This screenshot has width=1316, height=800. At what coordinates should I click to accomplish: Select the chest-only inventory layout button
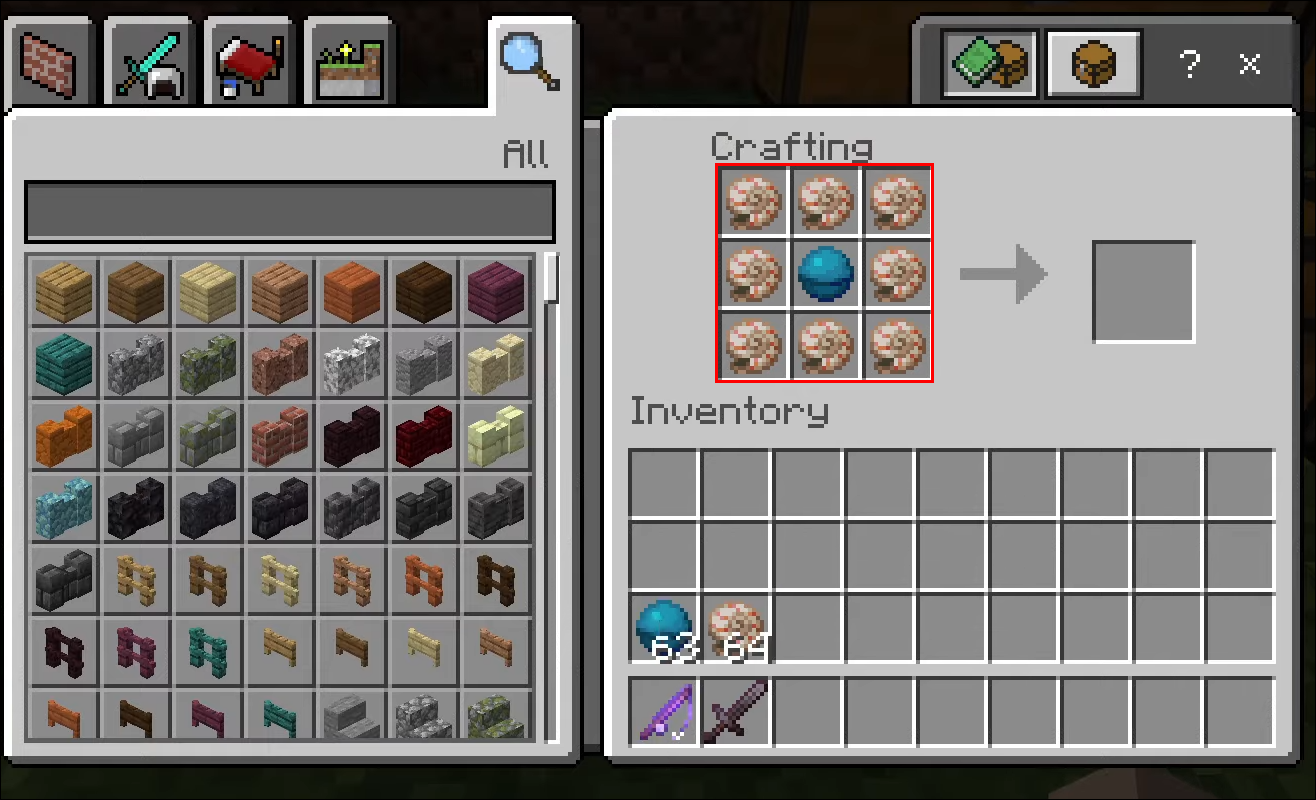point(1093,65)
